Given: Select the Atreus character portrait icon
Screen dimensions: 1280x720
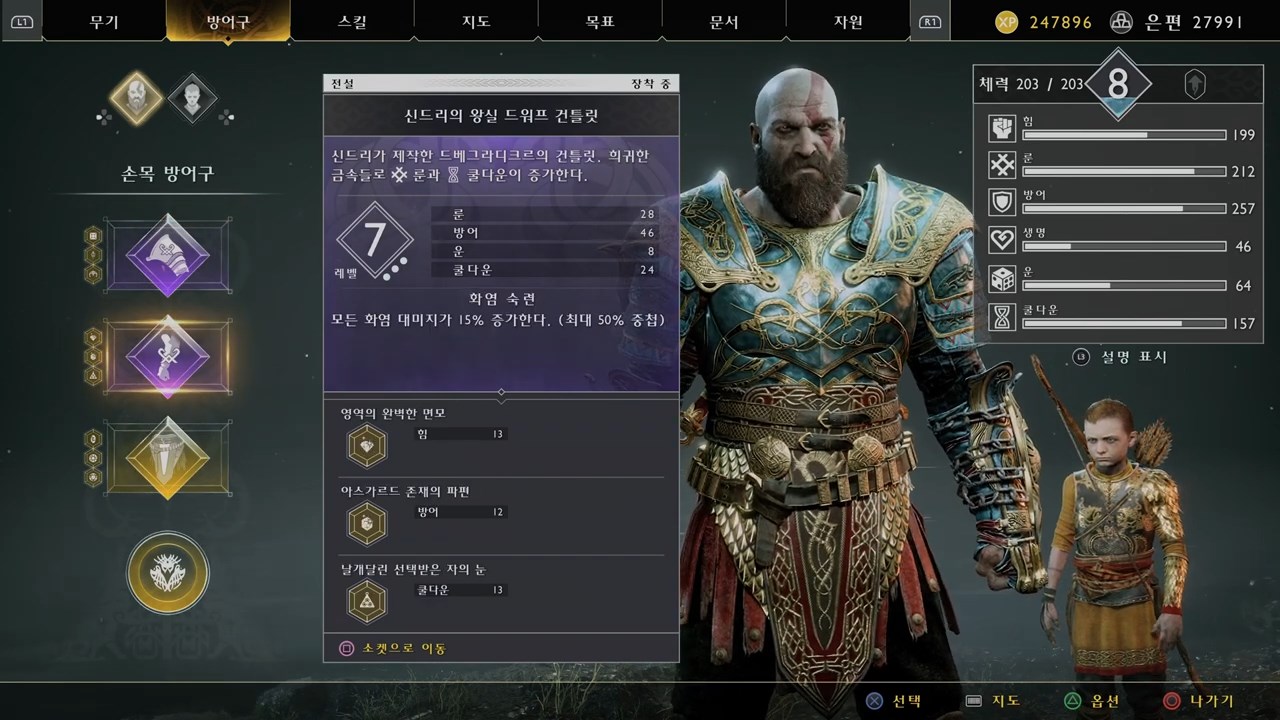Looking at the screenshot, I should [x=192, y=97].
